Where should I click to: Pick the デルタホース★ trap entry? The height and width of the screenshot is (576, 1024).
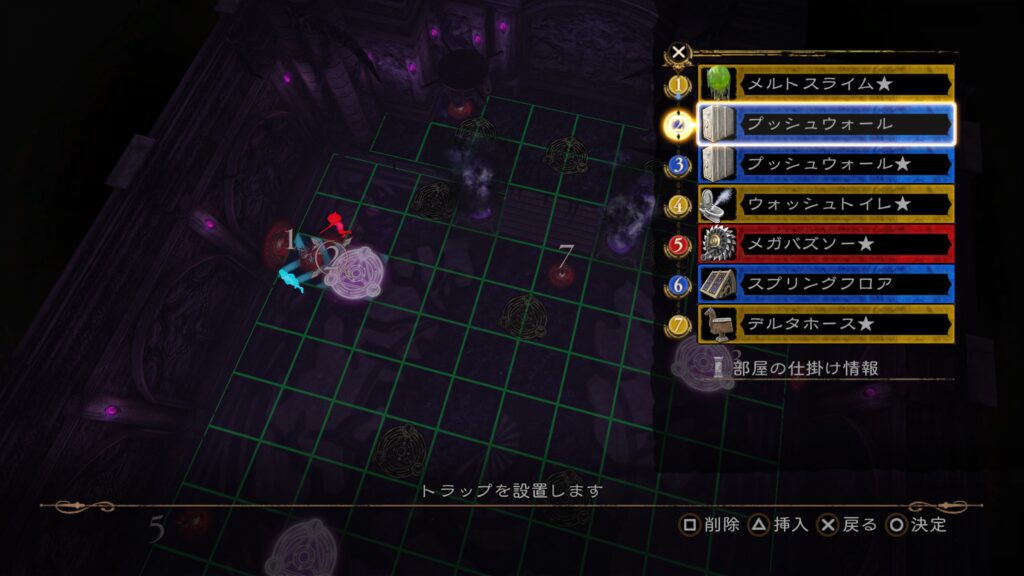tap(824, 324)
